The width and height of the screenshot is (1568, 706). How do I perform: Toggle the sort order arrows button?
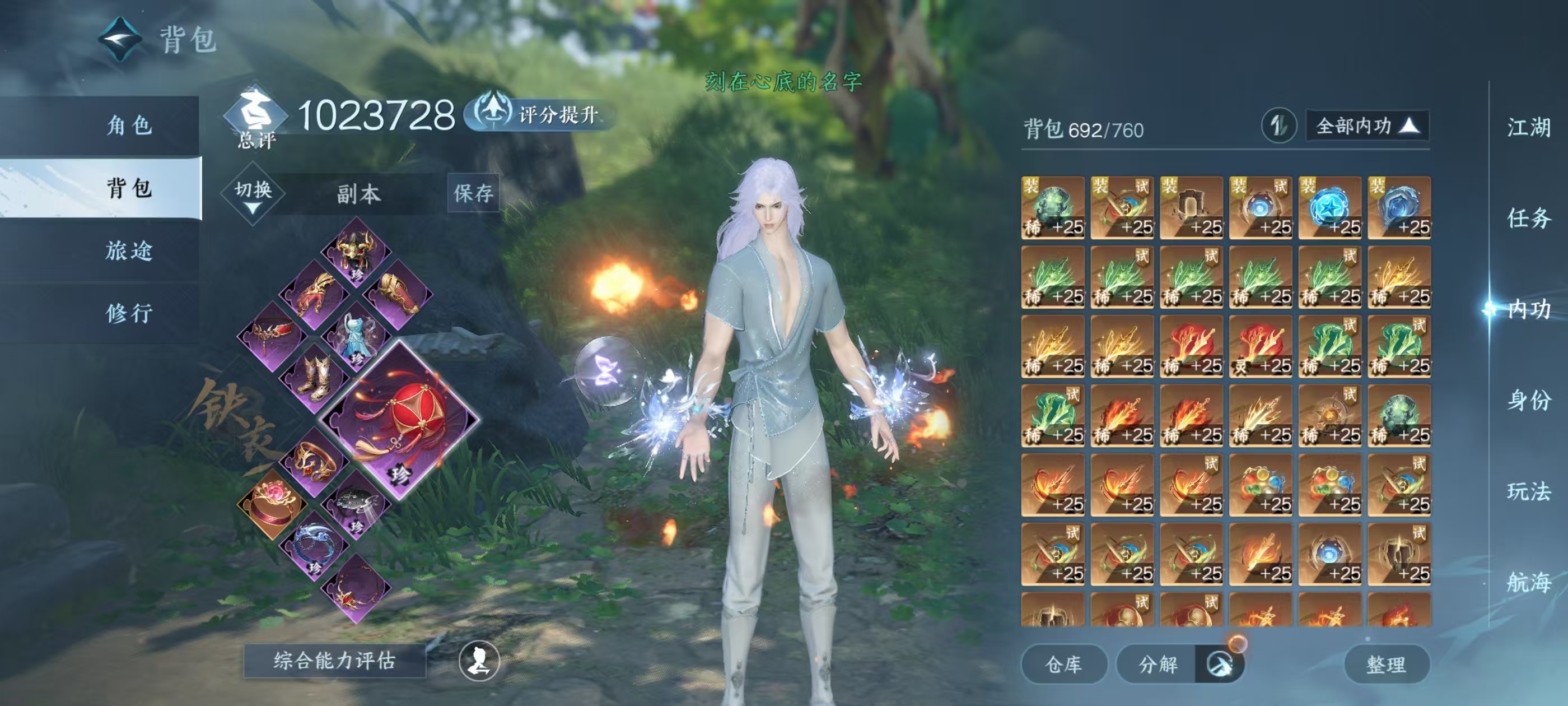pos(1278,126)
